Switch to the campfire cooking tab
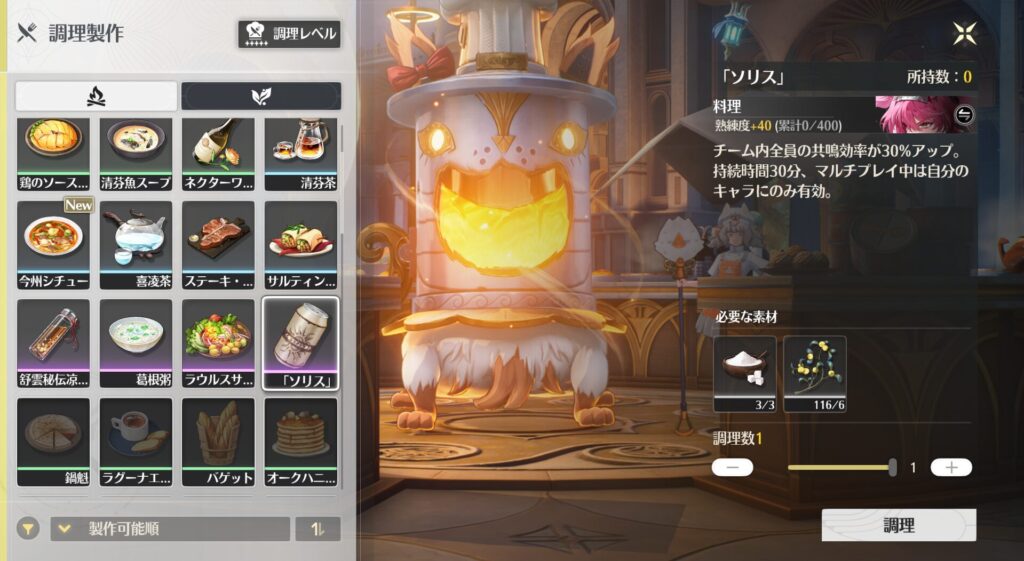Viewport: 1024px width, 561px height. 97,96
